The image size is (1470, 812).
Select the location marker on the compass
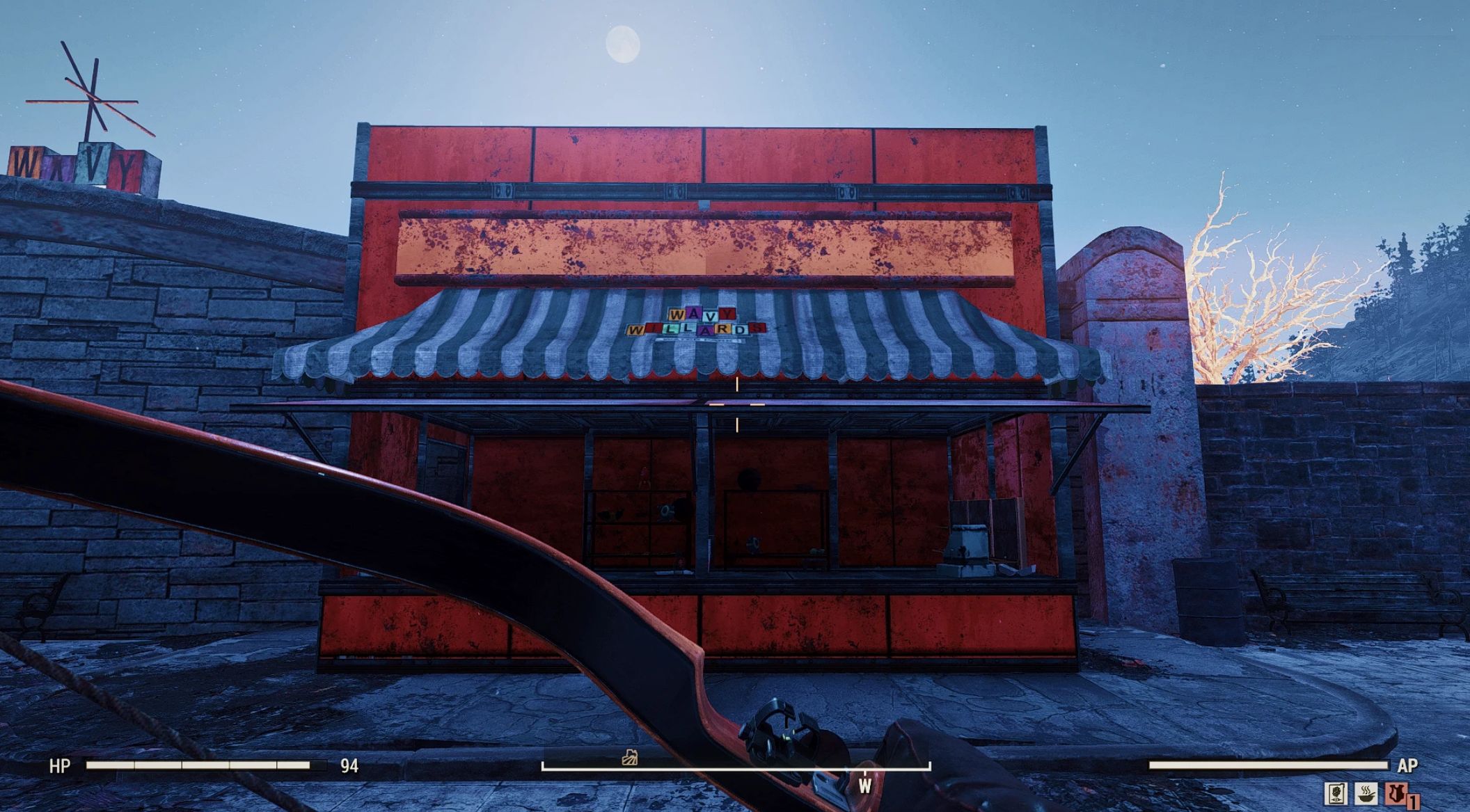tap(631, 757)
